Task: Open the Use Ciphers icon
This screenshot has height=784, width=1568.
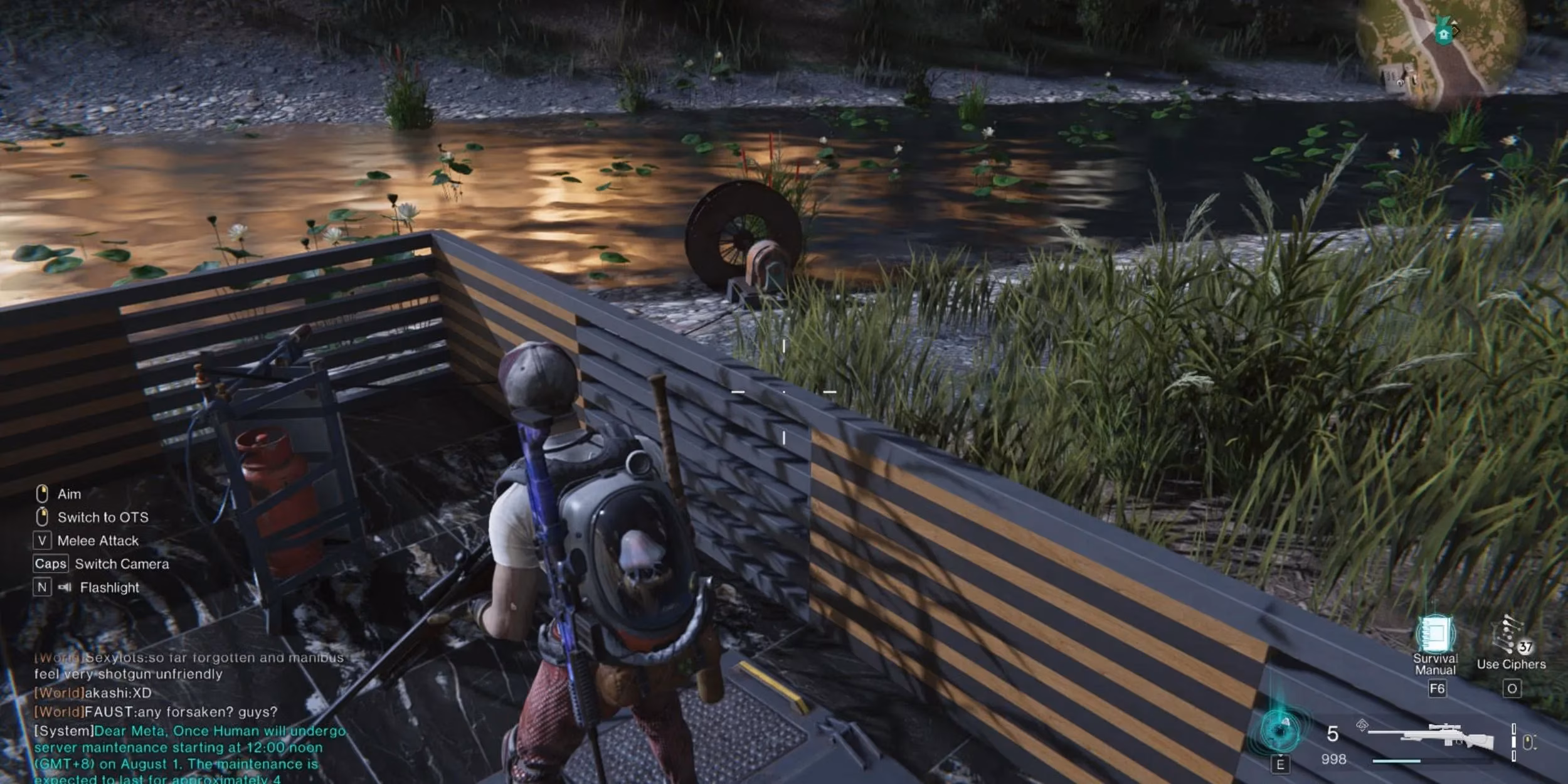Action: click(1512, 637)
